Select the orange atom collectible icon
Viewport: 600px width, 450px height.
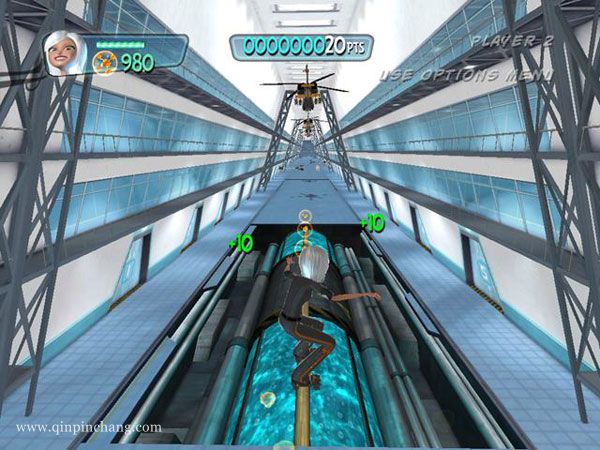click(104, 63)
